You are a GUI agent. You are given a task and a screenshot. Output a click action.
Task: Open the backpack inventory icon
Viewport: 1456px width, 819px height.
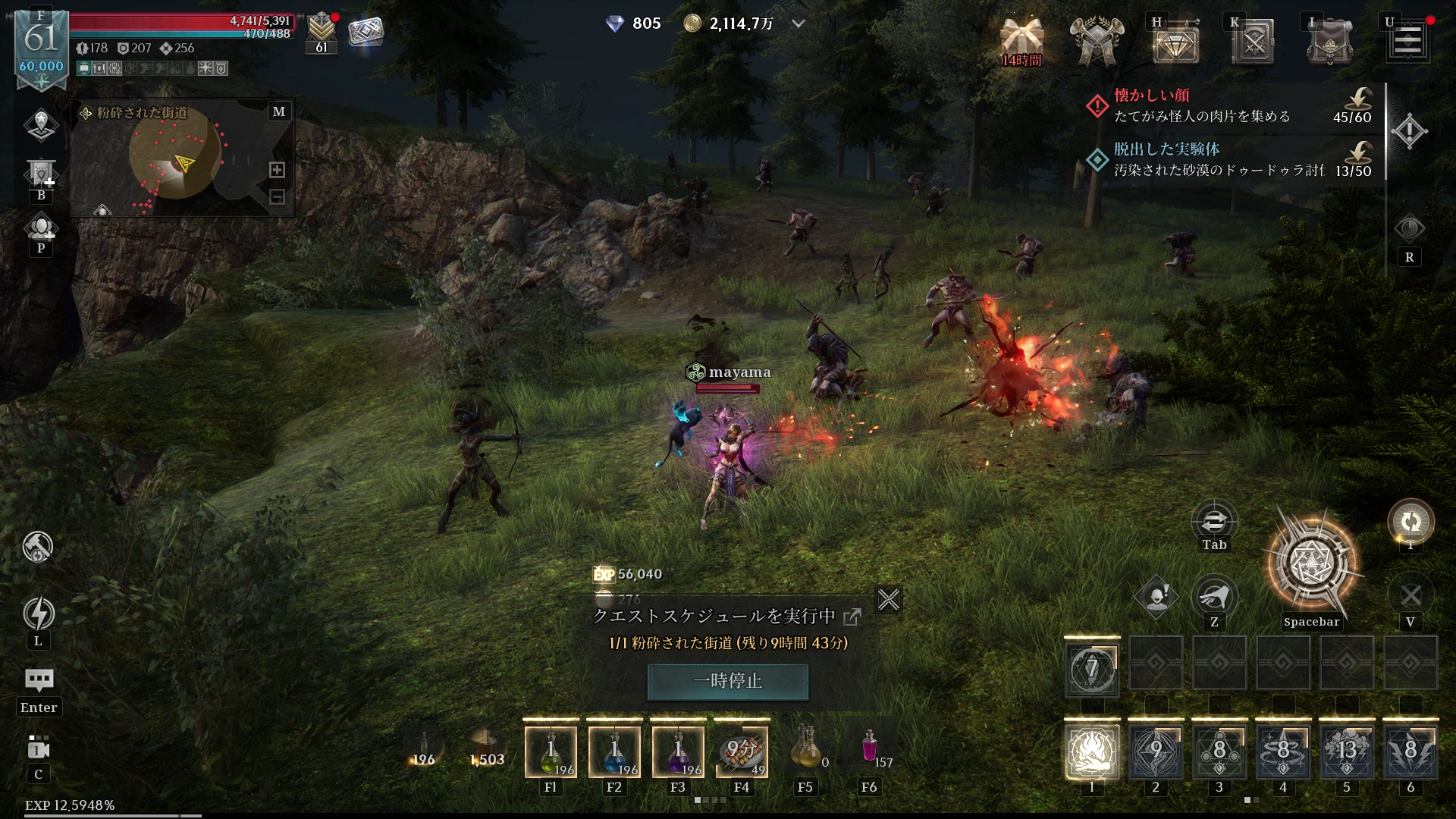1329,42
